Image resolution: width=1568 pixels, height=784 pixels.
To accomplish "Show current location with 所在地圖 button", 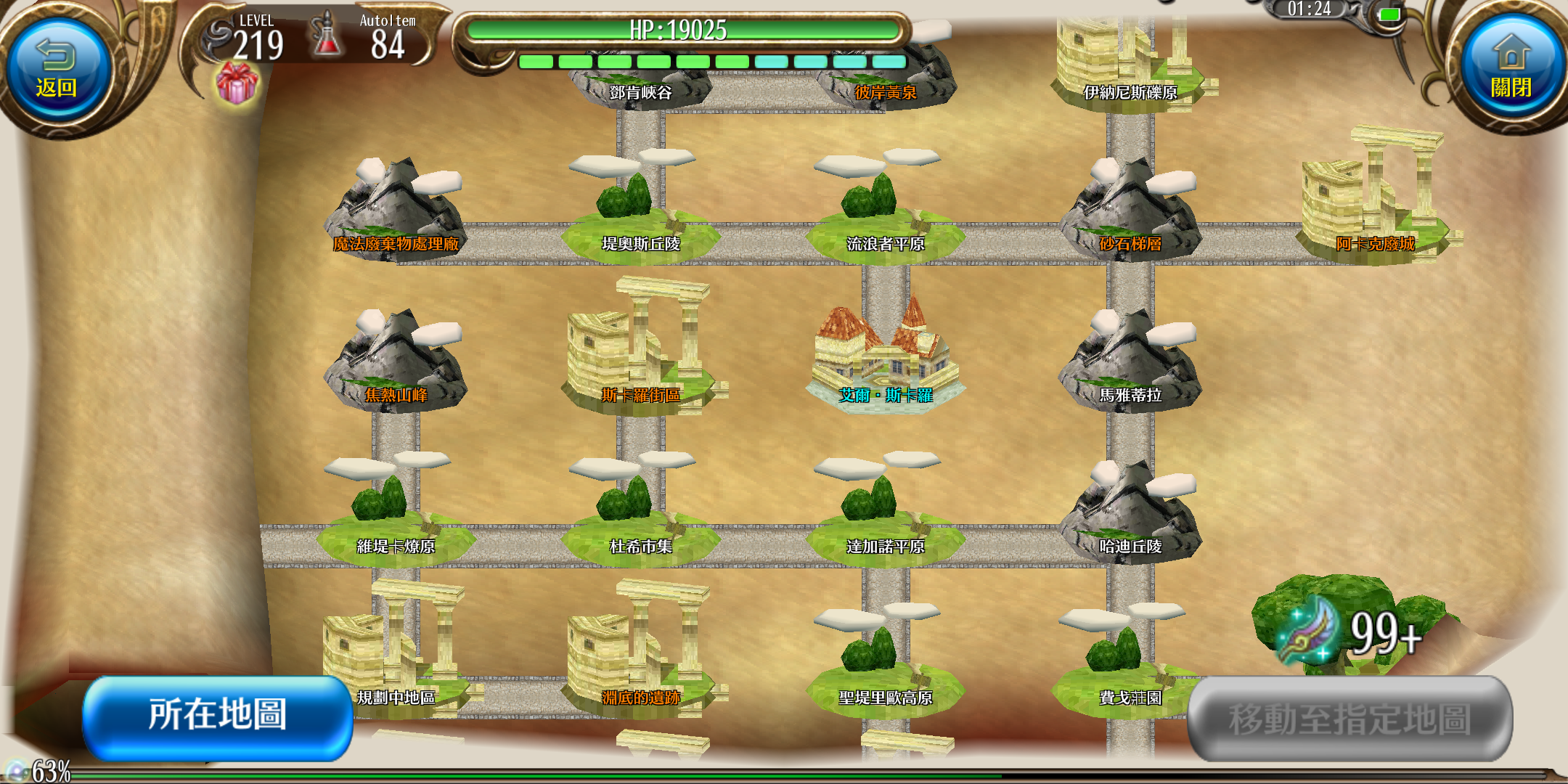I will (218, 716).
